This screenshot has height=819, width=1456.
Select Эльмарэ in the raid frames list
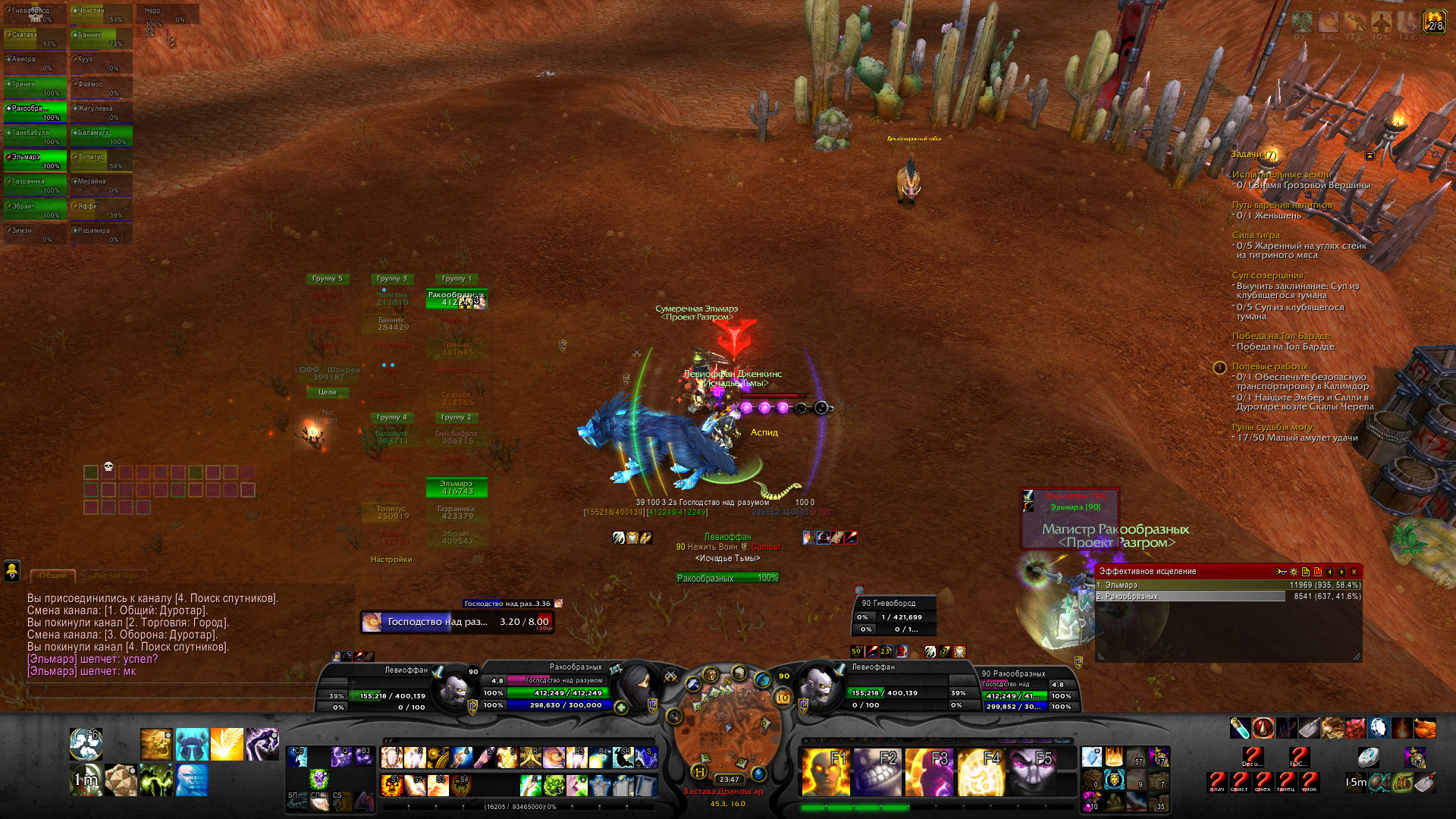(36, 161)
